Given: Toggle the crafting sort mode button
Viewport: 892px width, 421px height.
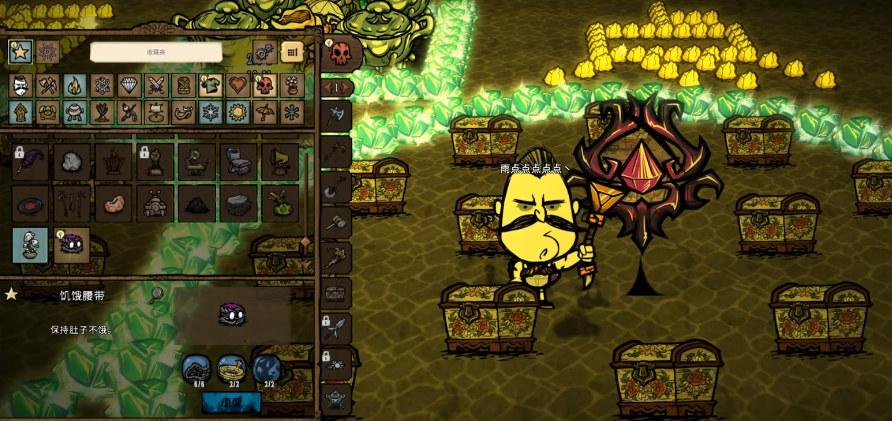Looking at the screenshot, I should click(x=291, y=52).
